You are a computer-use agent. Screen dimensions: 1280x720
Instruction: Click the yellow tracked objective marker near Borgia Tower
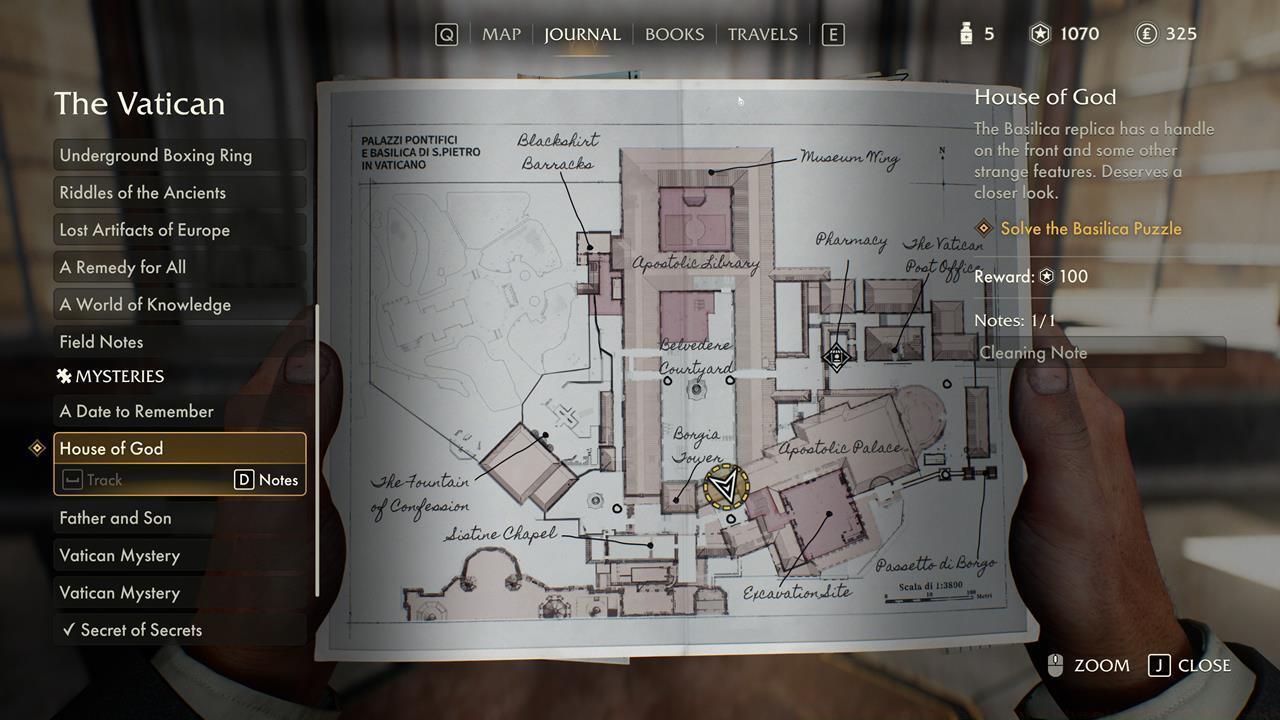[x=727, y=488]
